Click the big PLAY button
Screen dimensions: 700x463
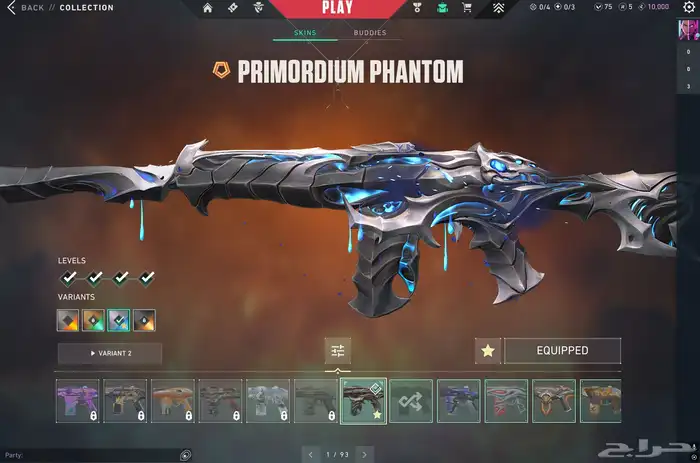click(x=337, y=9)
